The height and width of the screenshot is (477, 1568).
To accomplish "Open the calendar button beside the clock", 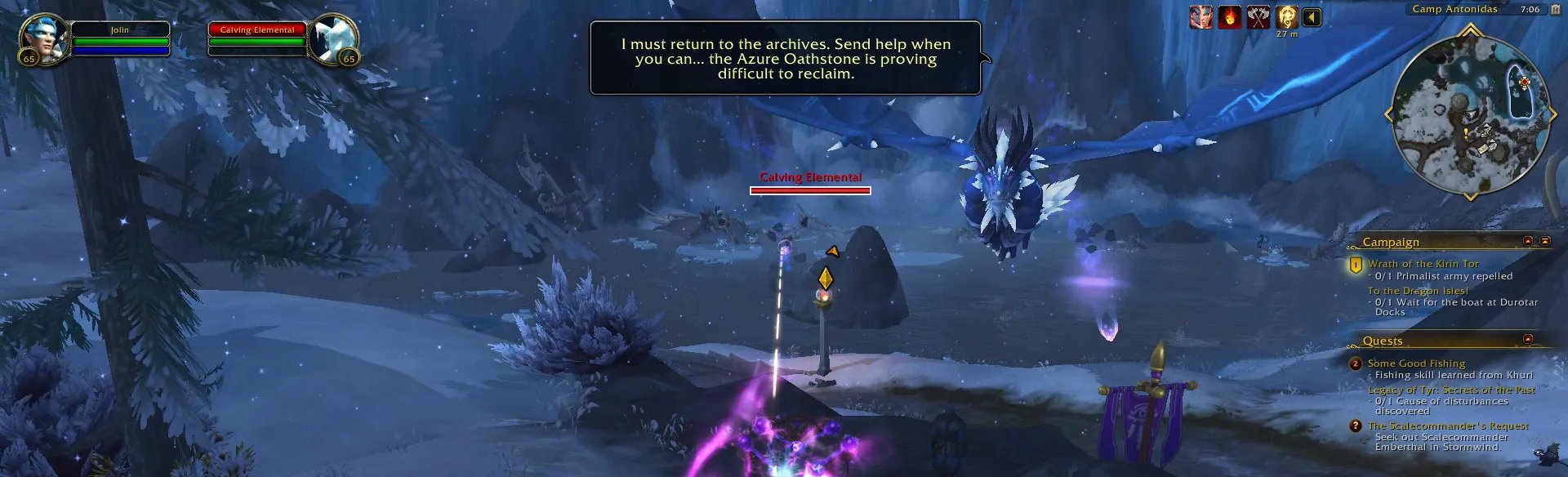I will click(1555, 10).
